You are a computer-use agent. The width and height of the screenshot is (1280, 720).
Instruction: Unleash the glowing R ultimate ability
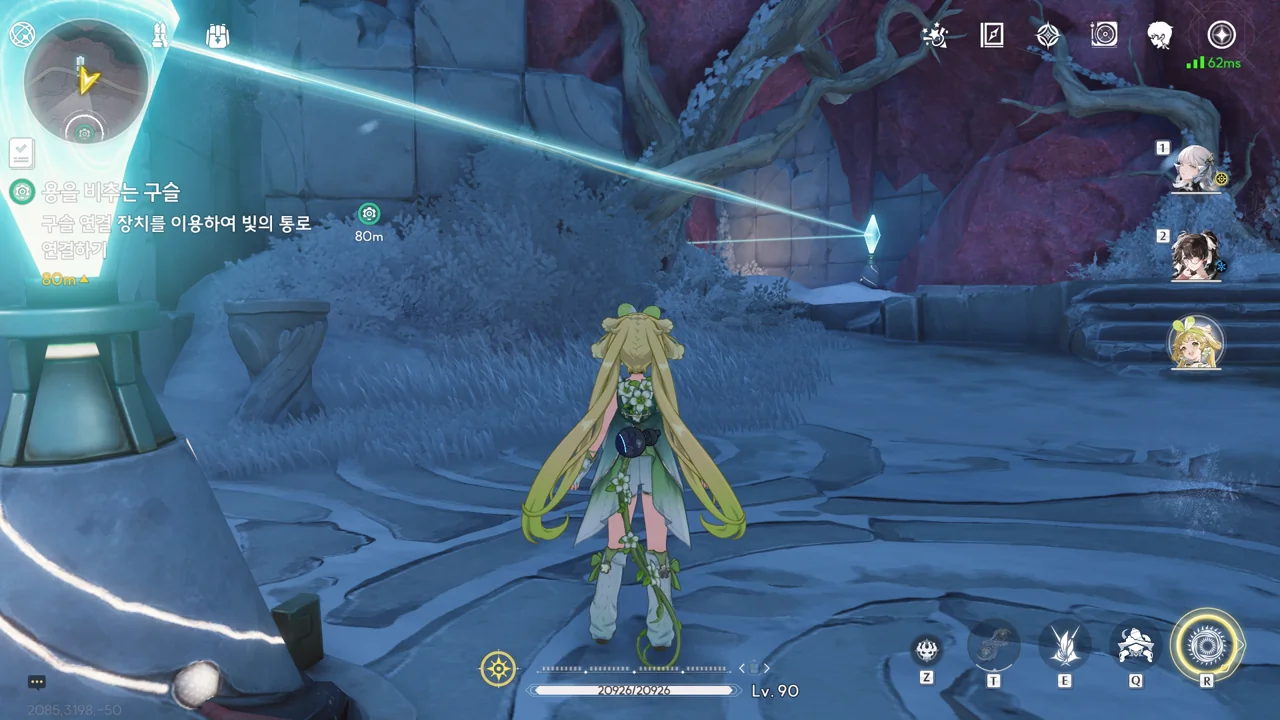click(1206, 646)
